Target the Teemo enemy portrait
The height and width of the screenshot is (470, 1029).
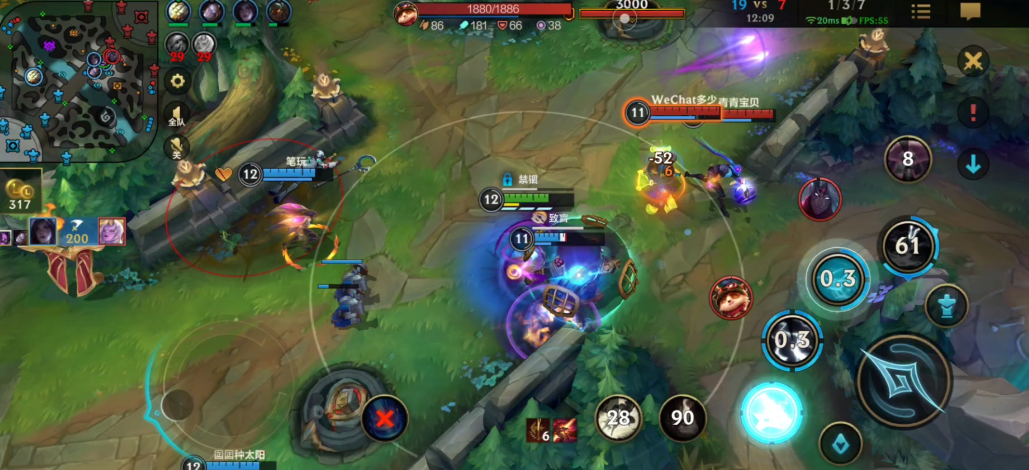[x=731, y=298]
